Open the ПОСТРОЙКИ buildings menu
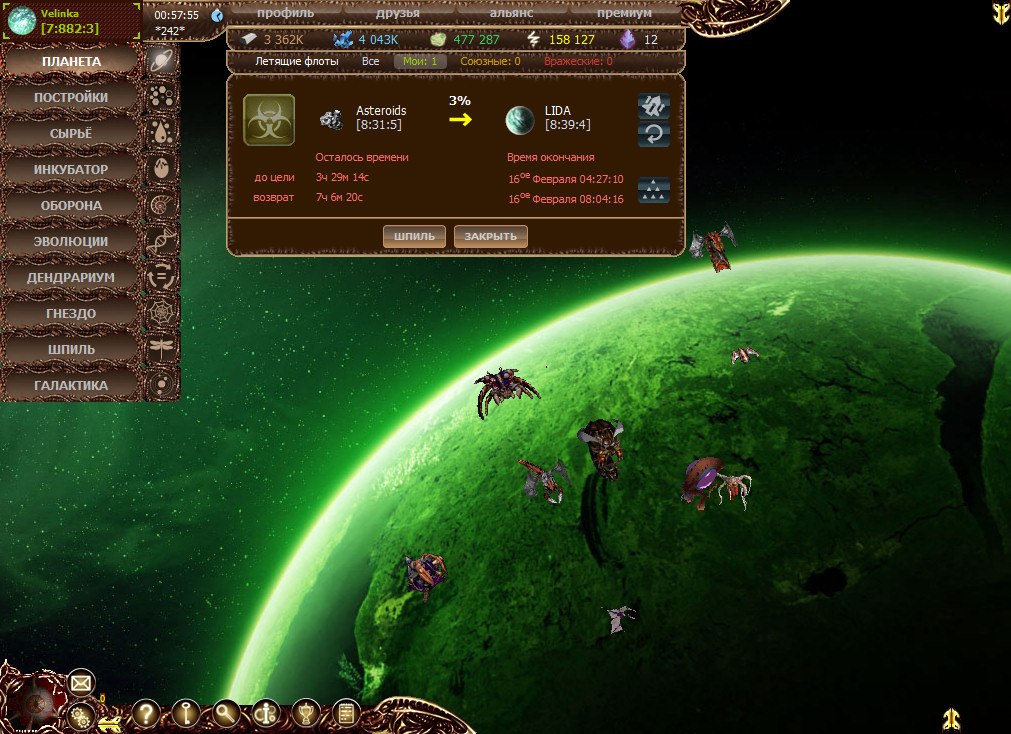The image size is (1011, 734). [70, 98]
